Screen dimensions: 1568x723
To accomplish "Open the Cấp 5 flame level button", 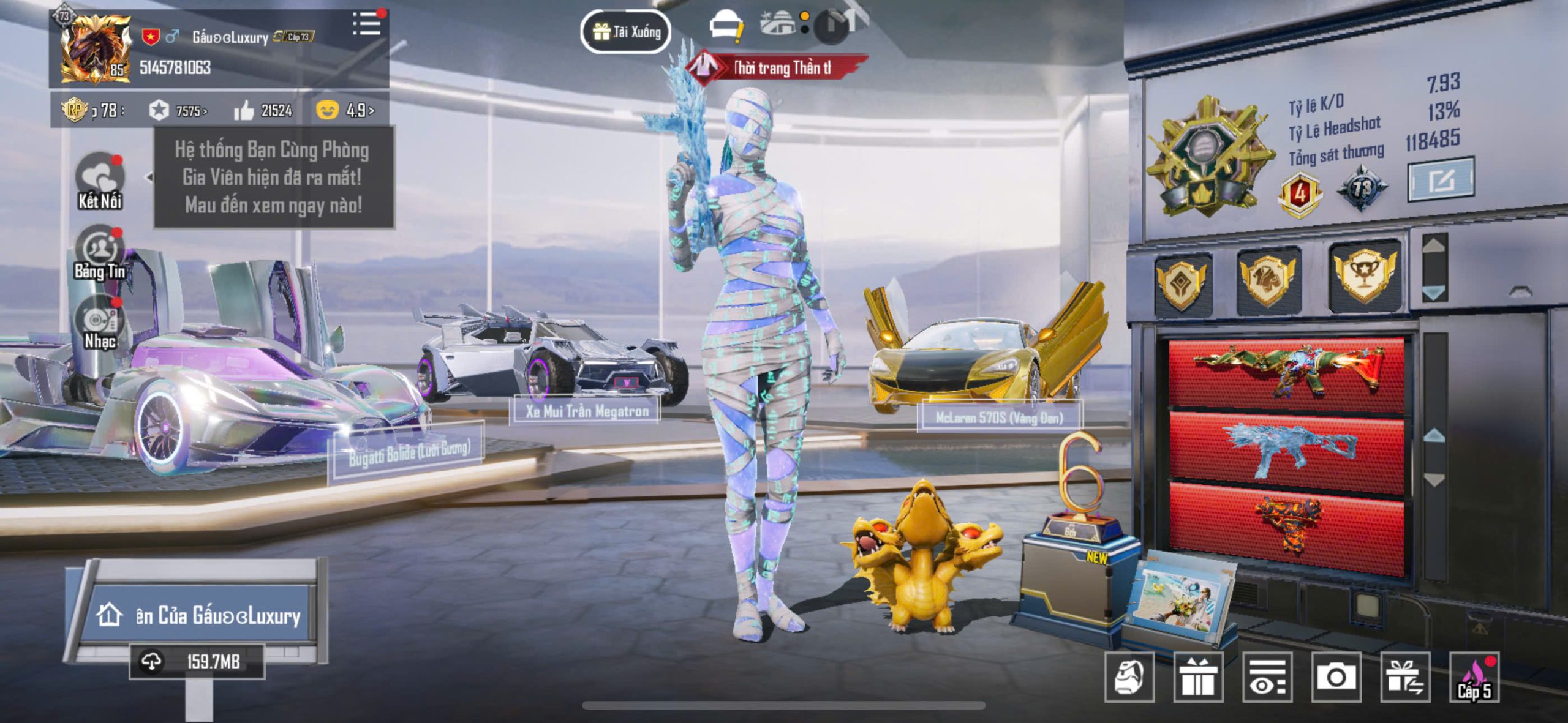I will [x=1474, y=676].
